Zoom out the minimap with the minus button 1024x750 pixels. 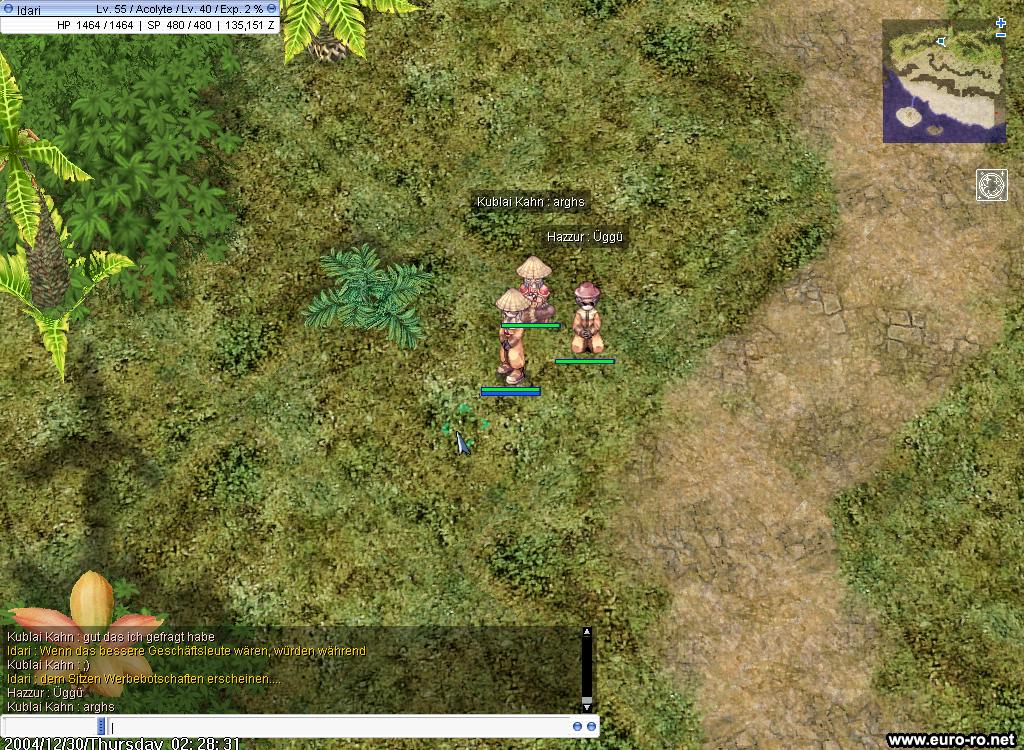(1001, 35)
